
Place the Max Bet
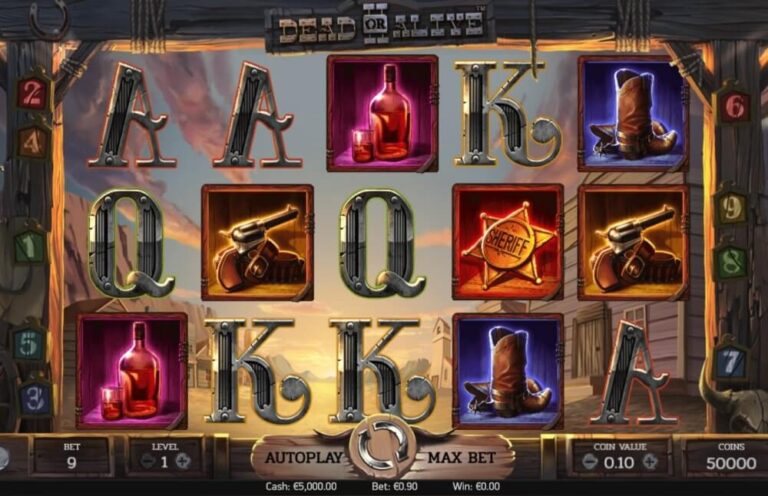pos(464,458)
